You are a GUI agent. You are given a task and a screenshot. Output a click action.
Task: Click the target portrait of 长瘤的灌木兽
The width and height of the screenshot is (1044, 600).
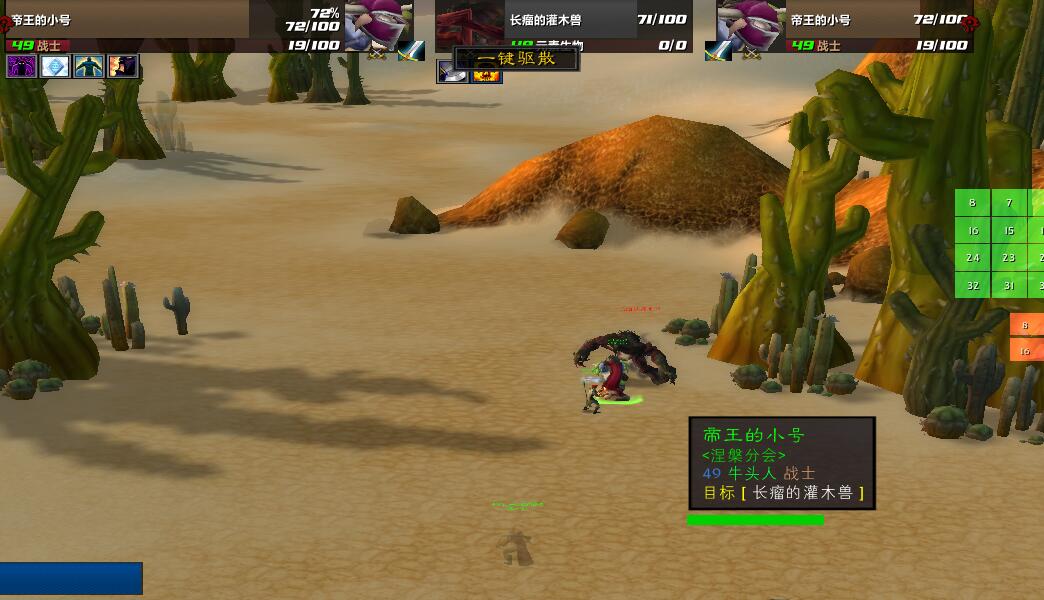[470, 24]
